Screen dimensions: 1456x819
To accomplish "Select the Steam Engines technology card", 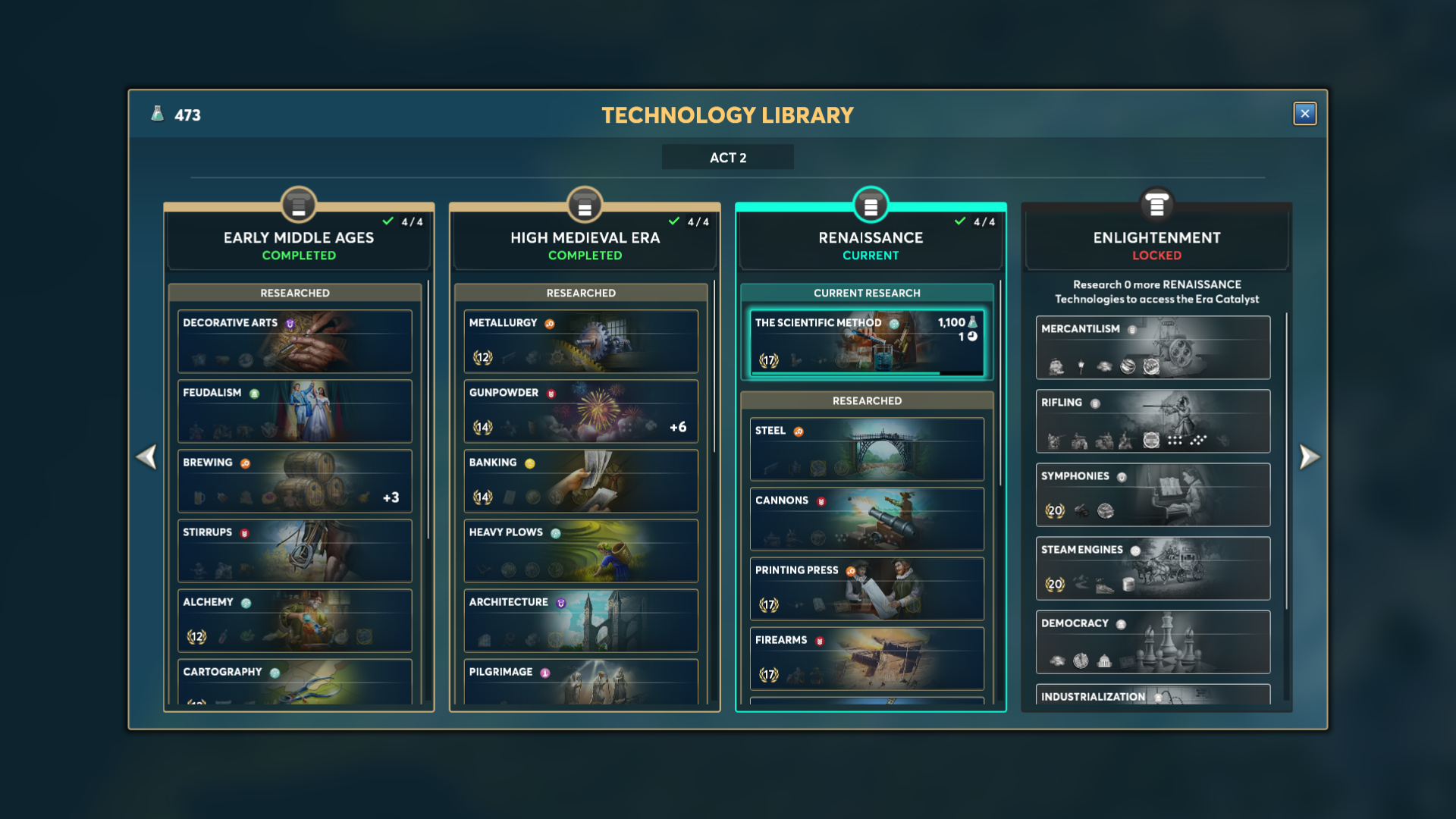I will (1153, 568).
